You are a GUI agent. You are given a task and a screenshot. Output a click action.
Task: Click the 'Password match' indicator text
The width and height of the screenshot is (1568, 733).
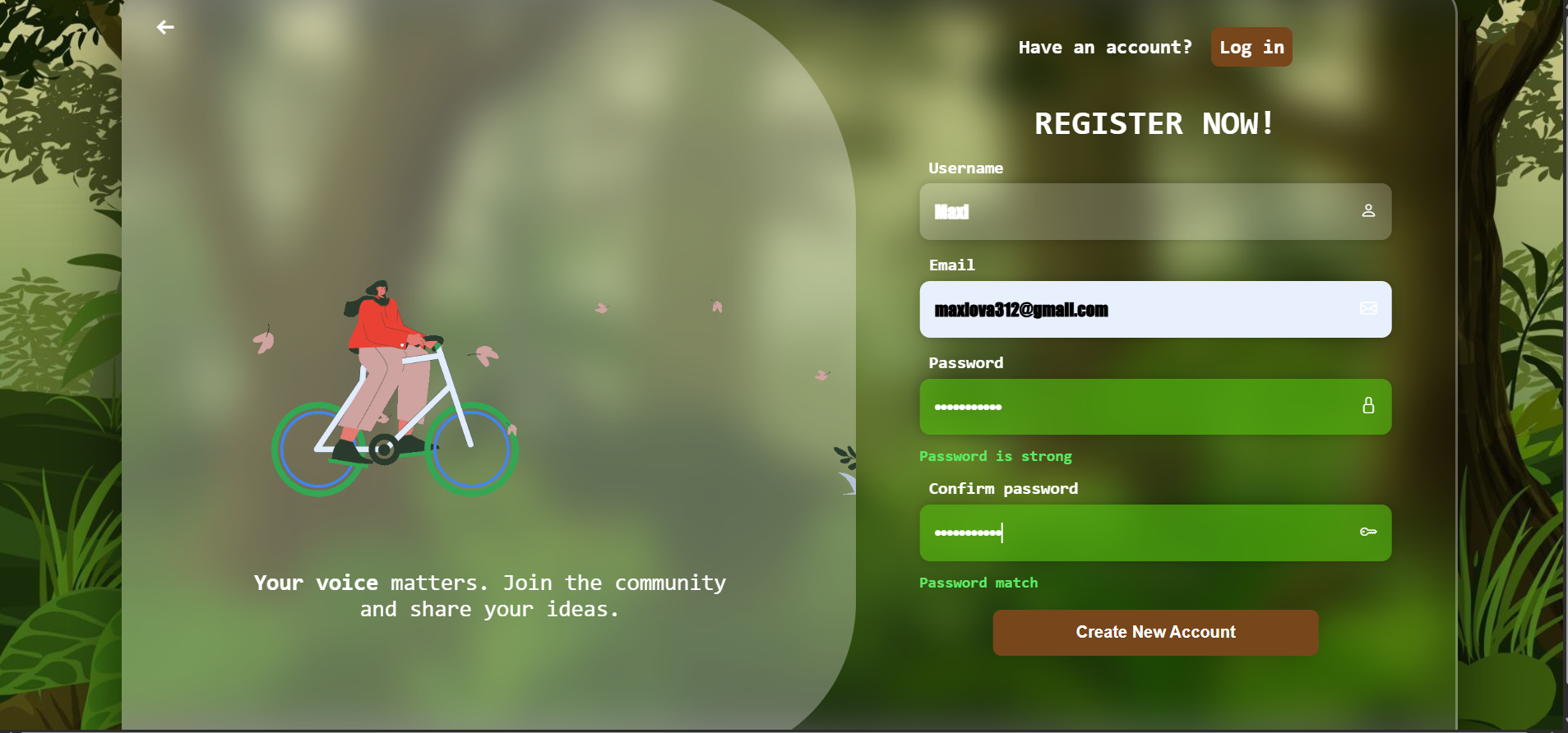[978, 583]
